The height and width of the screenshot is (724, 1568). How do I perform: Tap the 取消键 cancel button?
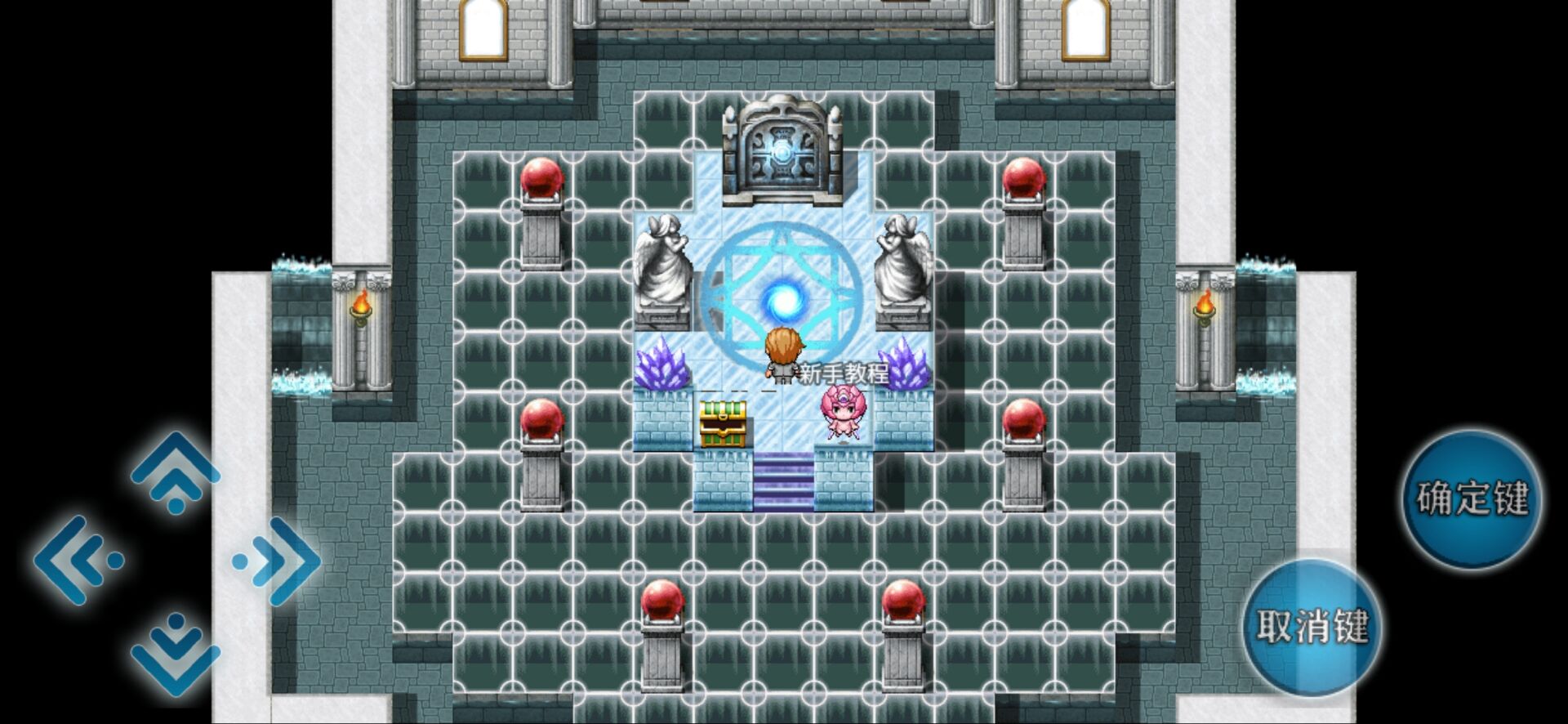point(1312,627)
